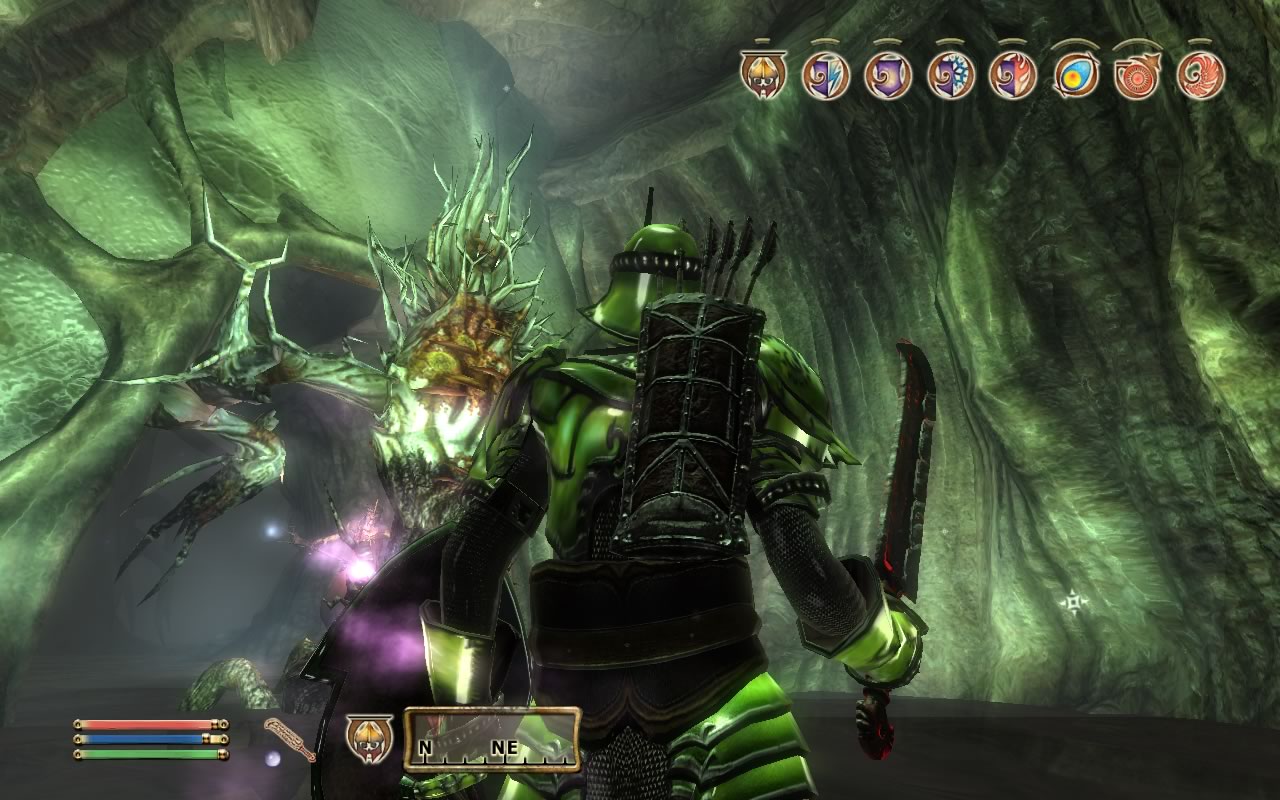Select the frost shield effect icon
This screenshot has height=800, width=1280.
(x=950, y=75)
